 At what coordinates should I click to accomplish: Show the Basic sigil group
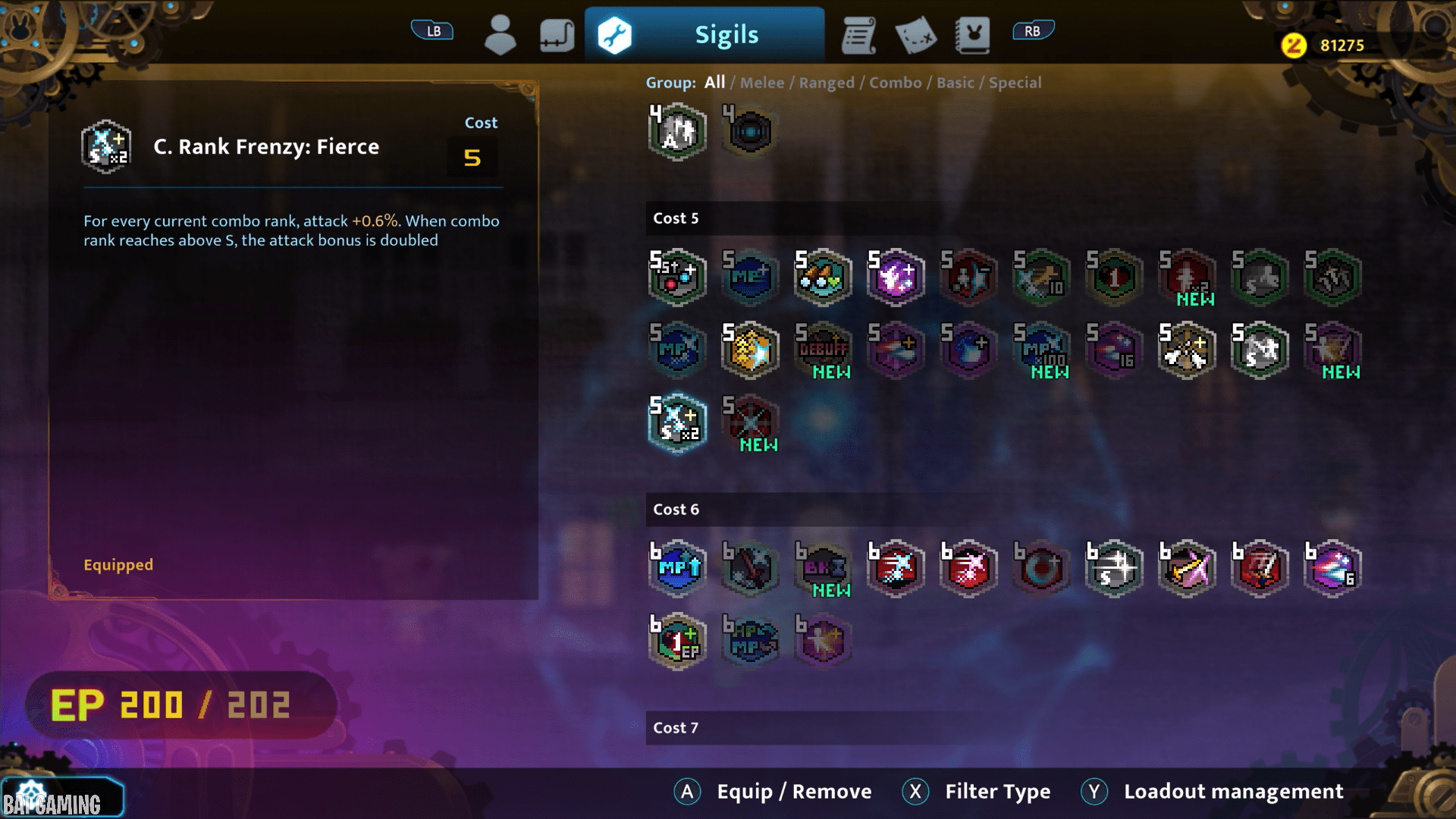[x=955, y=83]
